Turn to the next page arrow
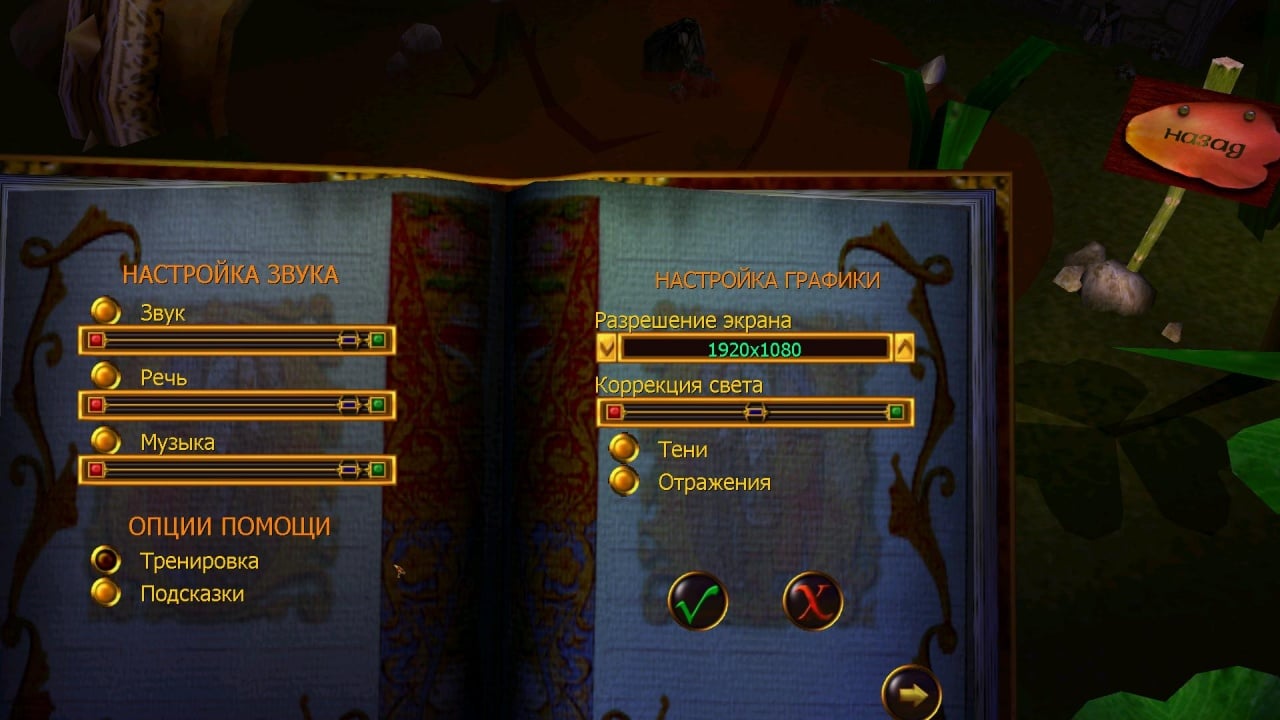This screenshot has width=1280, height=720. [911, 693]
